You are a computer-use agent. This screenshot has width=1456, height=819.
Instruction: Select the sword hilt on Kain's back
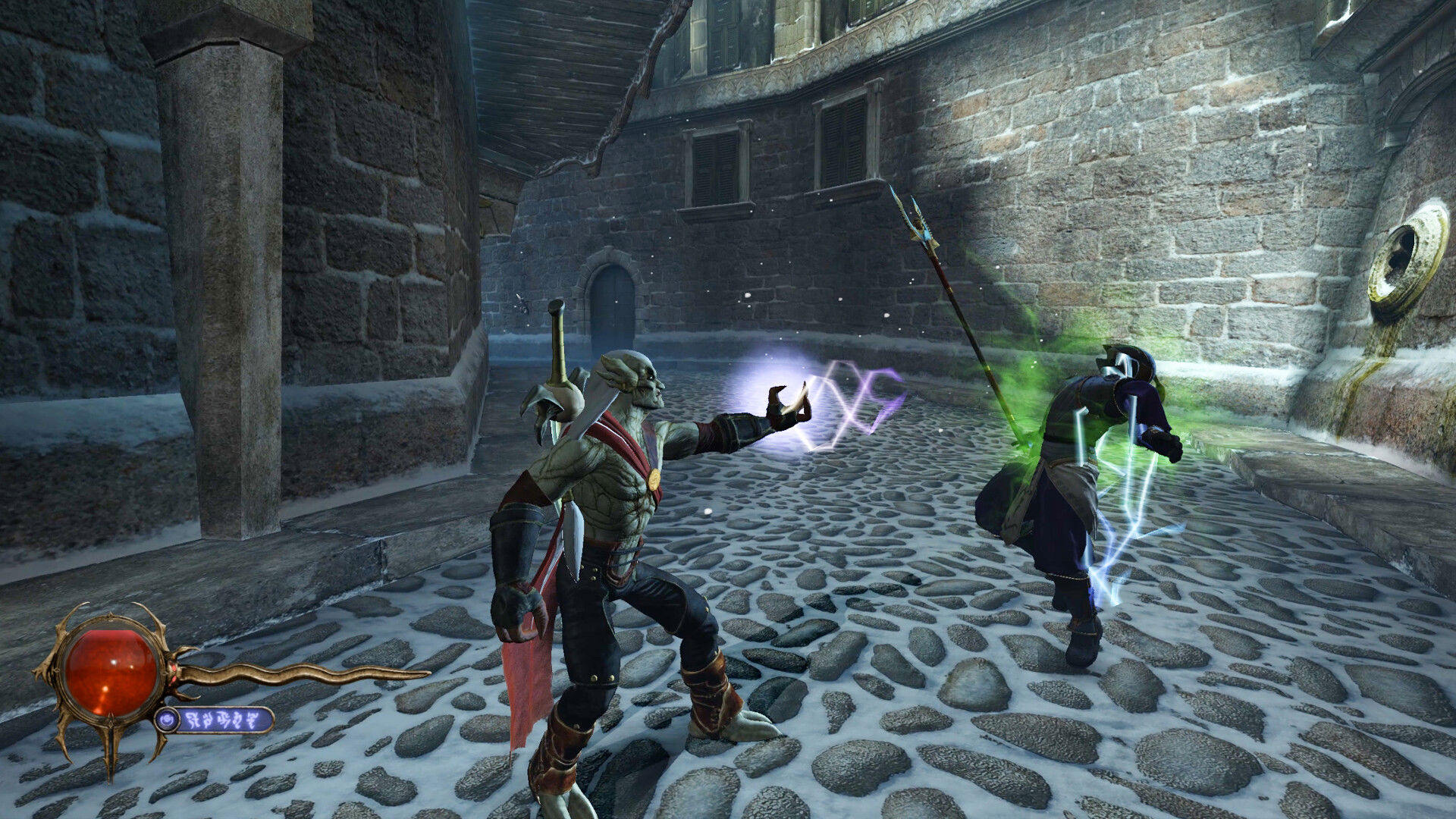coord(556,340)
